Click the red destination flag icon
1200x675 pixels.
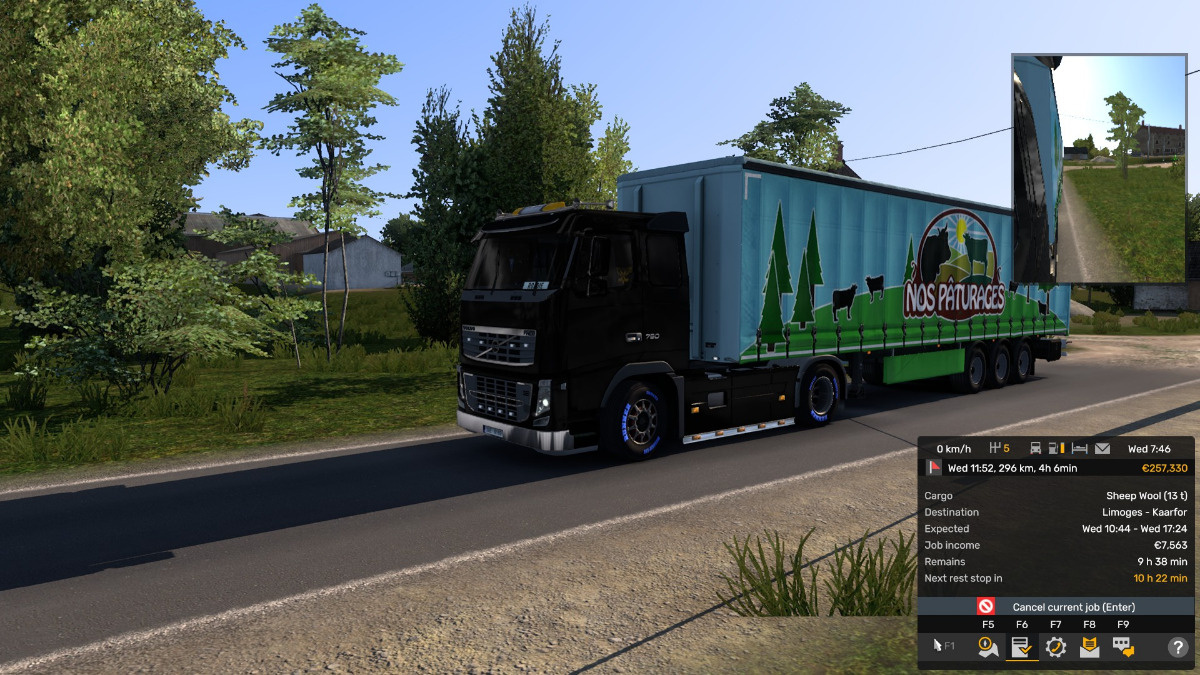(934, 467)
